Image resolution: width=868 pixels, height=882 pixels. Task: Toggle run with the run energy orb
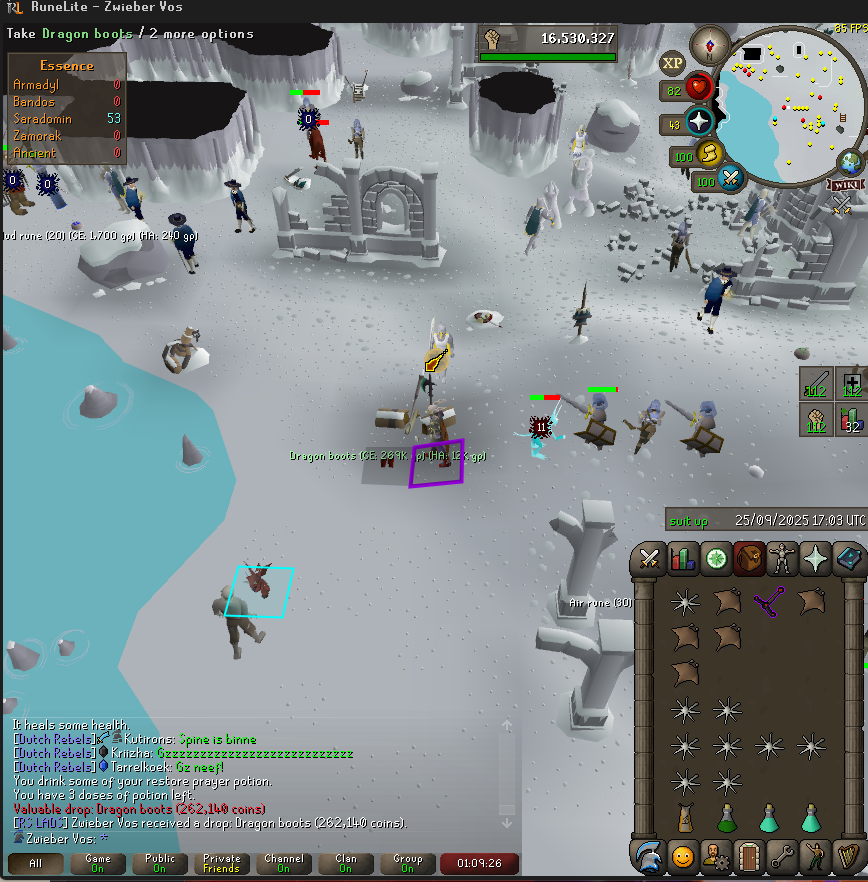(x=709, y=155)
